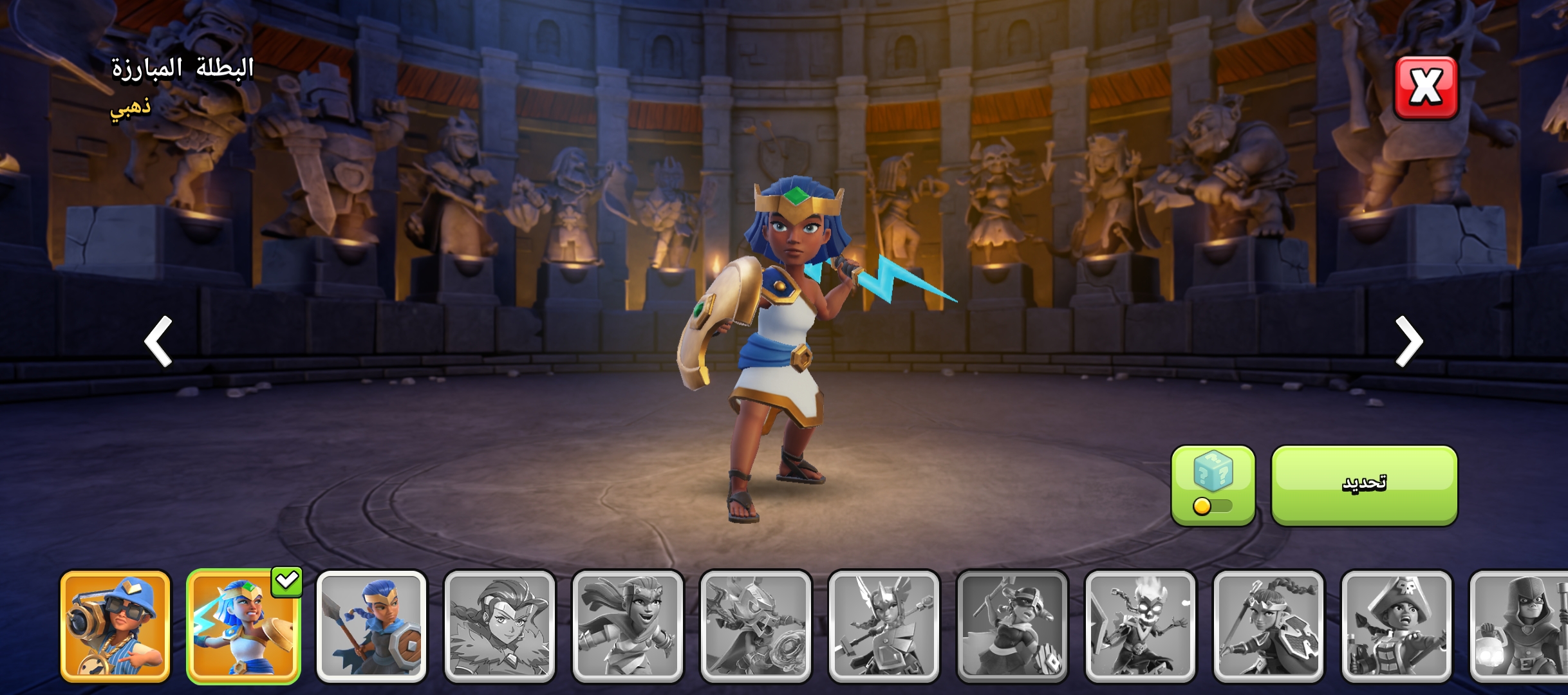Select the armored helmet skin with swirling shield
This screenshot has height=695, width=1568.
tap(756, 626)
